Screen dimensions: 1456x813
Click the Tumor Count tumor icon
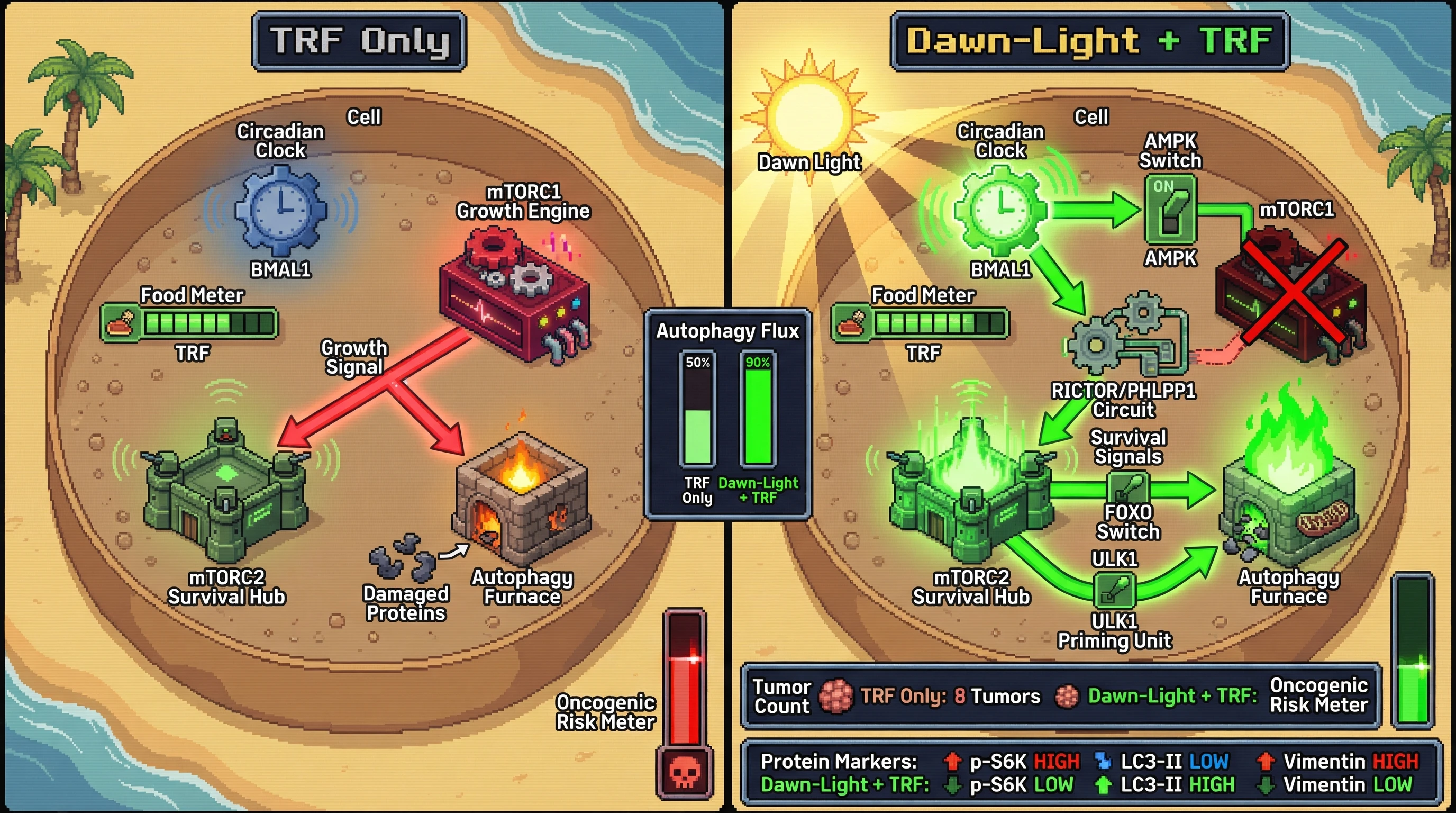click(835, 697)
